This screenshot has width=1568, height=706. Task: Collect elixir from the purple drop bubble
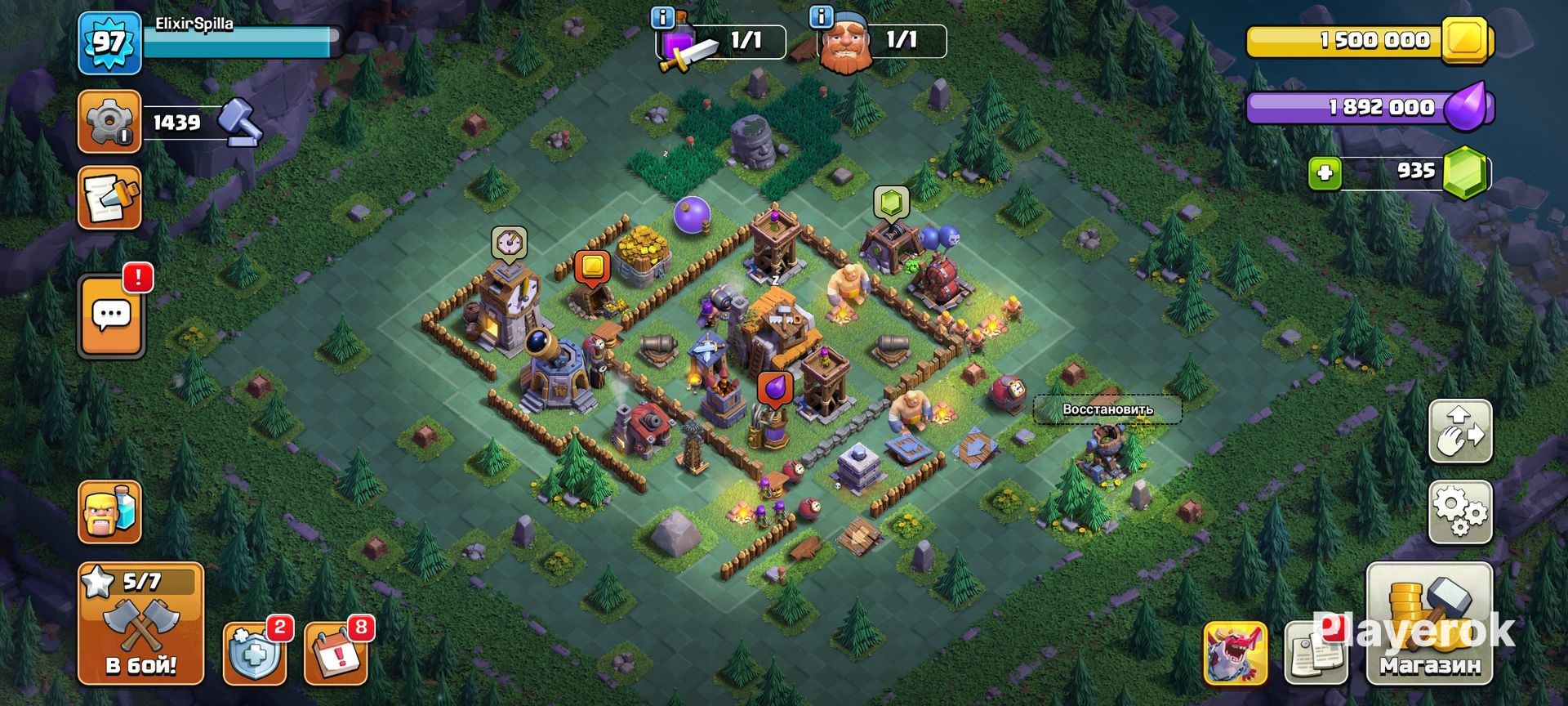774,387
